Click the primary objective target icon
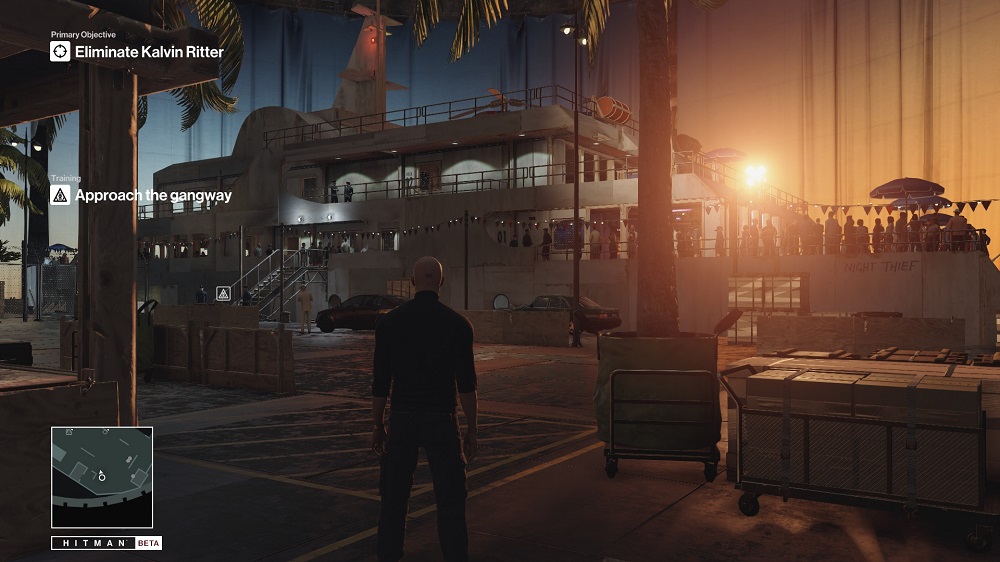This screenshot has height=562, width=1000. (60, 51)
